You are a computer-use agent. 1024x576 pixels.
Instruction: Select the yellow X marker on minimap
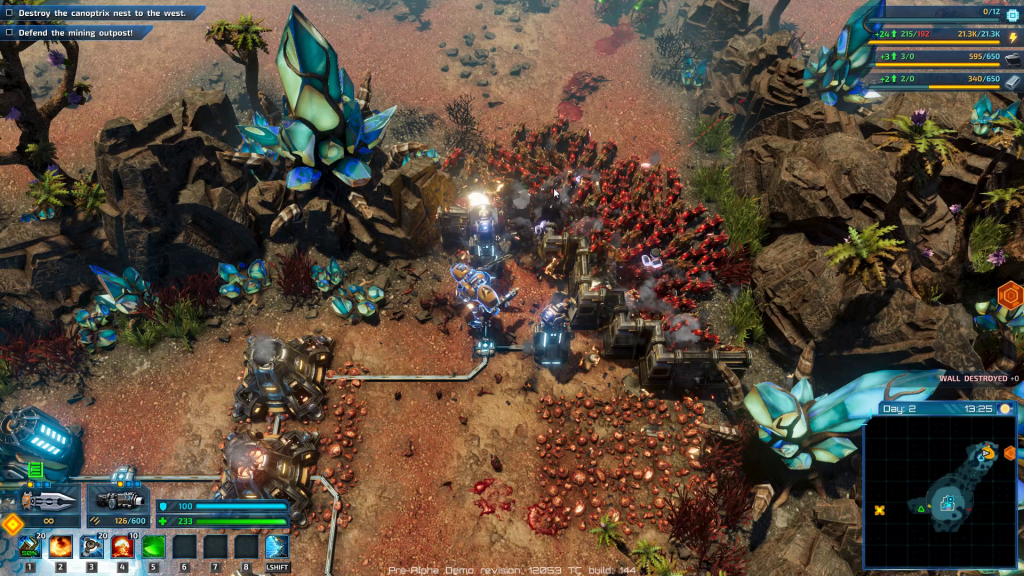pyautogui.click(x=880, y=510)
